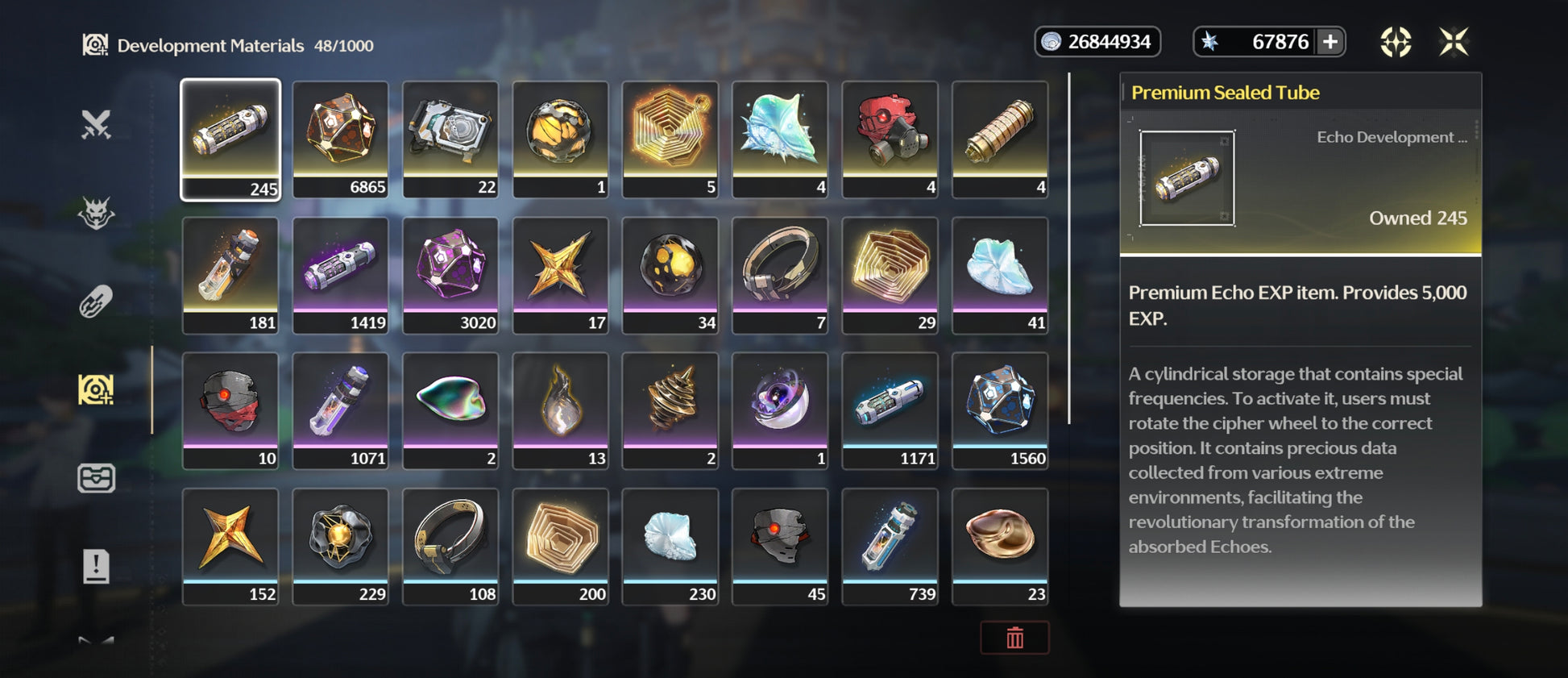Open the quest items tab with exclamation mark
The width and height of the screenshot is (1568, 678).
tap(96, 566)
